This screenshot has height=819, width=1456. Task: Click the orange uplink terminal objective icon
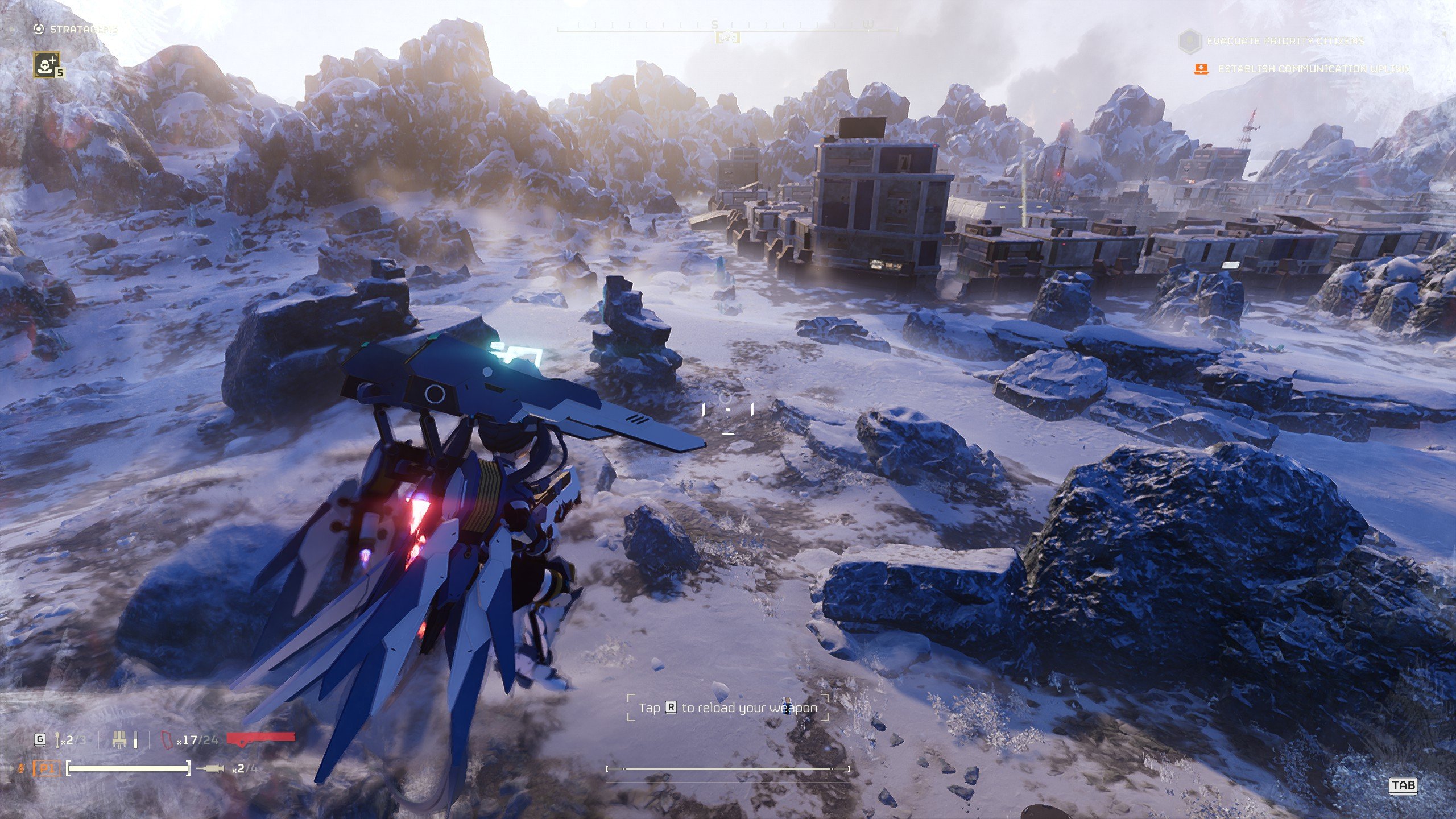point(1201,69)
